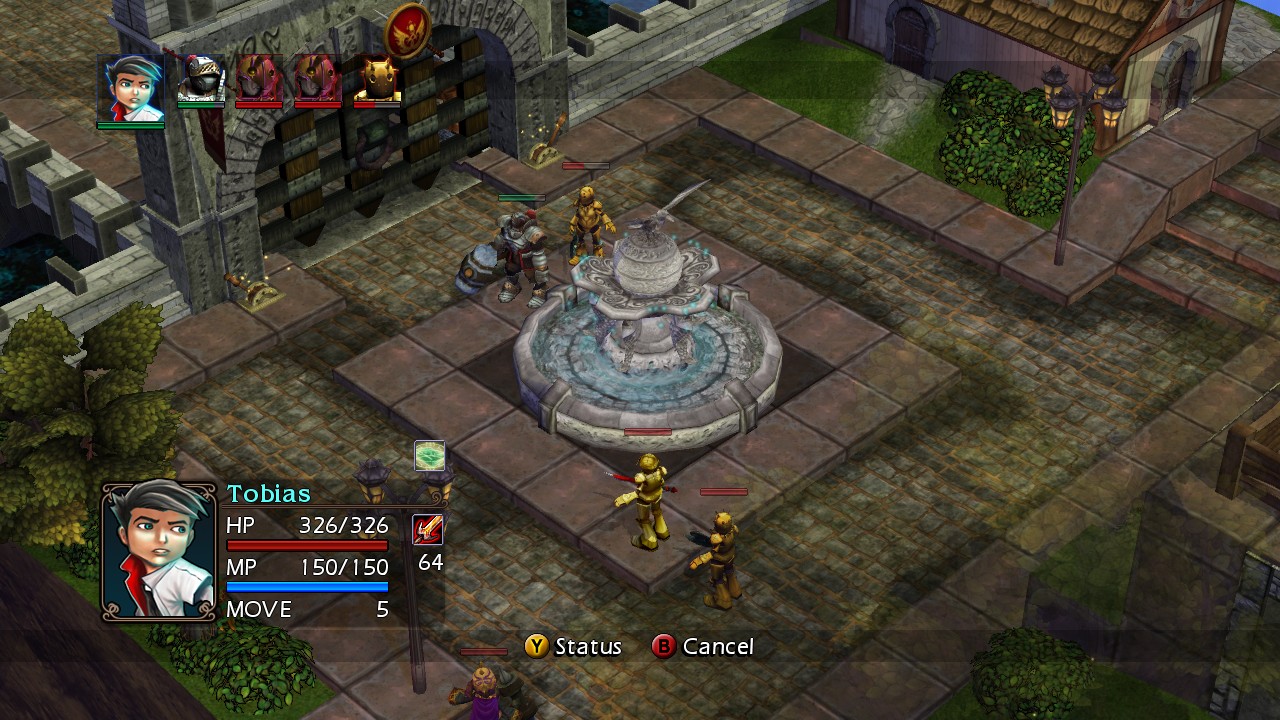Open the Status menu via its label
Screen dimensions: 1280x720
coord(586,647)
